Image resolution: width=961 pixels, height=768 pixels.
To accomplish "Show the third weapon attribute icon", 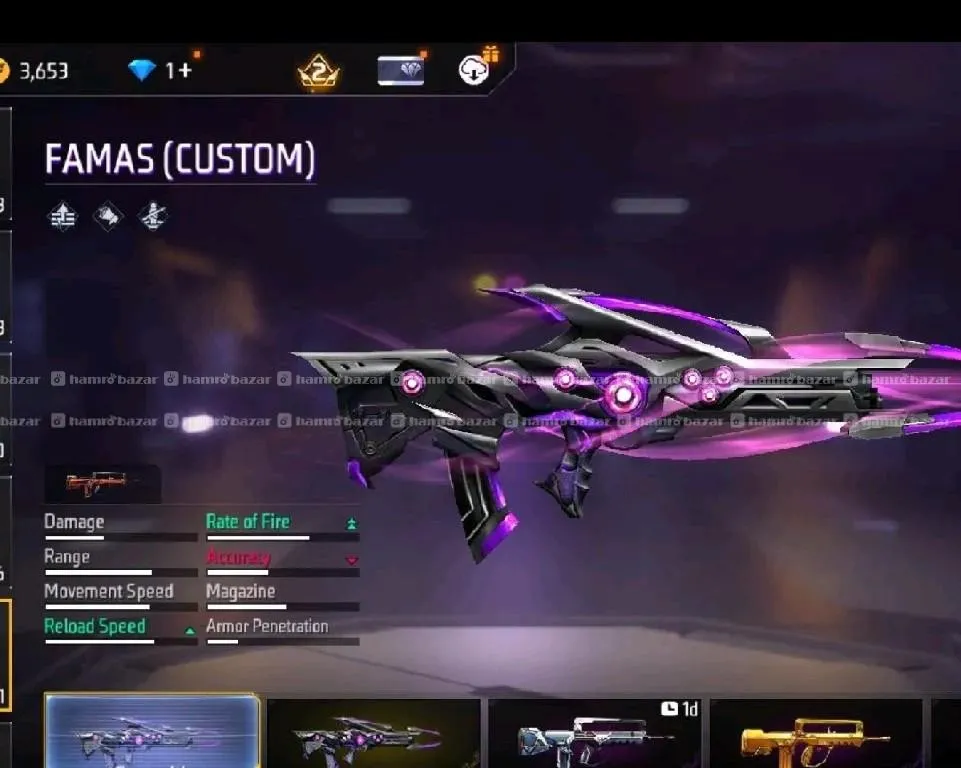I will [152, 216].
